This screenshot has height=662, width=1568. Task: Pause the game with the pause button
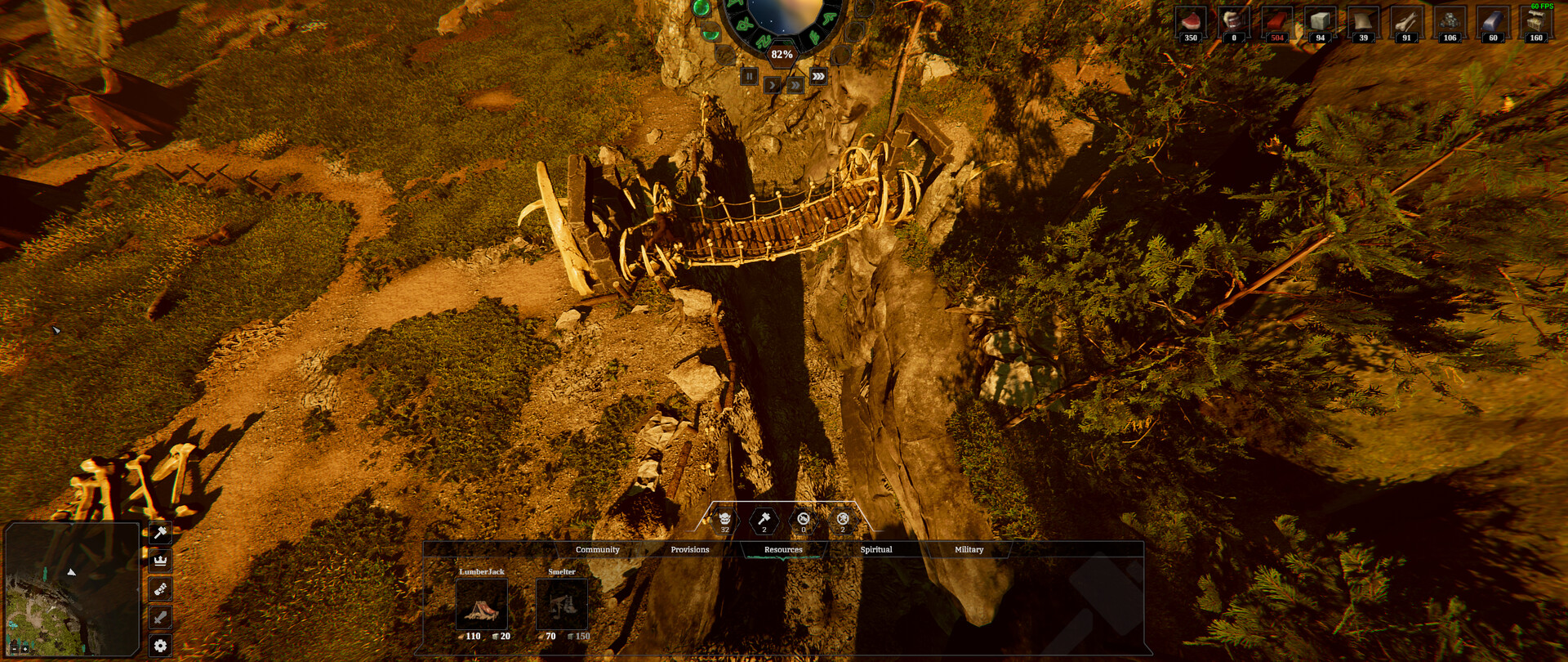coord(749,77)
